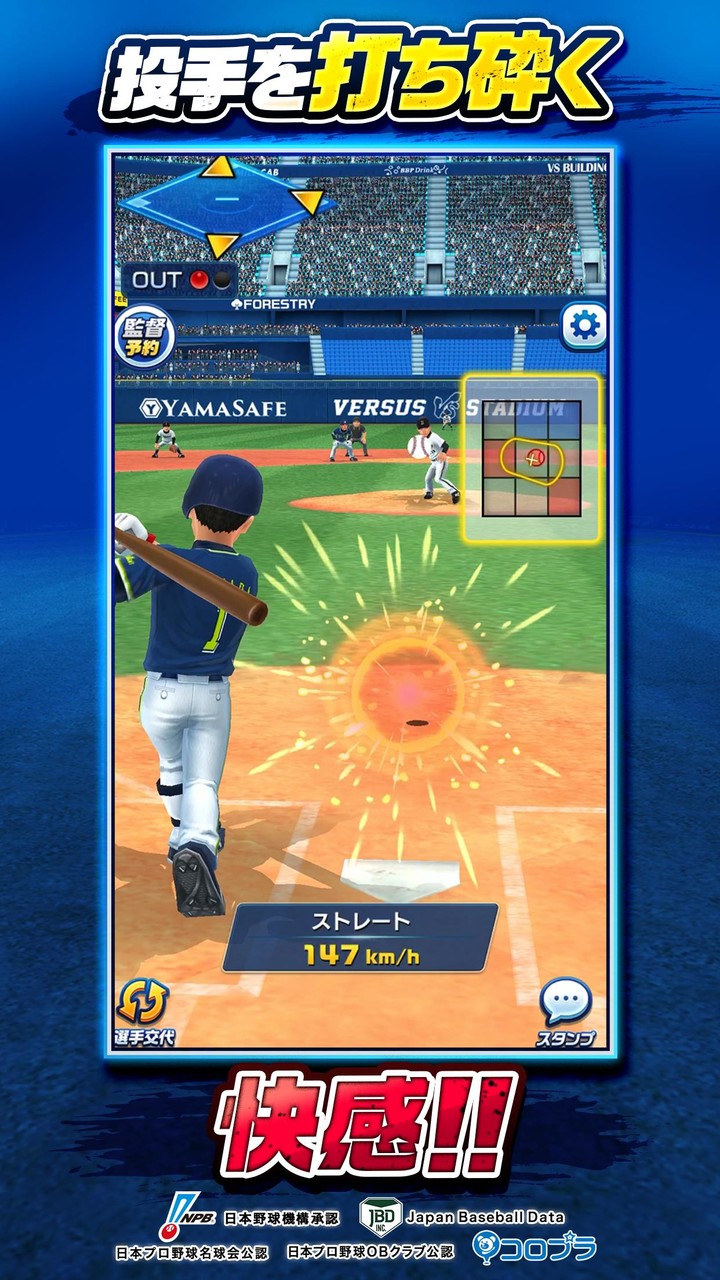Viewport: 720px width, 1280px height.
Task: Click the strike zone pitch grid
Action: 531,459
